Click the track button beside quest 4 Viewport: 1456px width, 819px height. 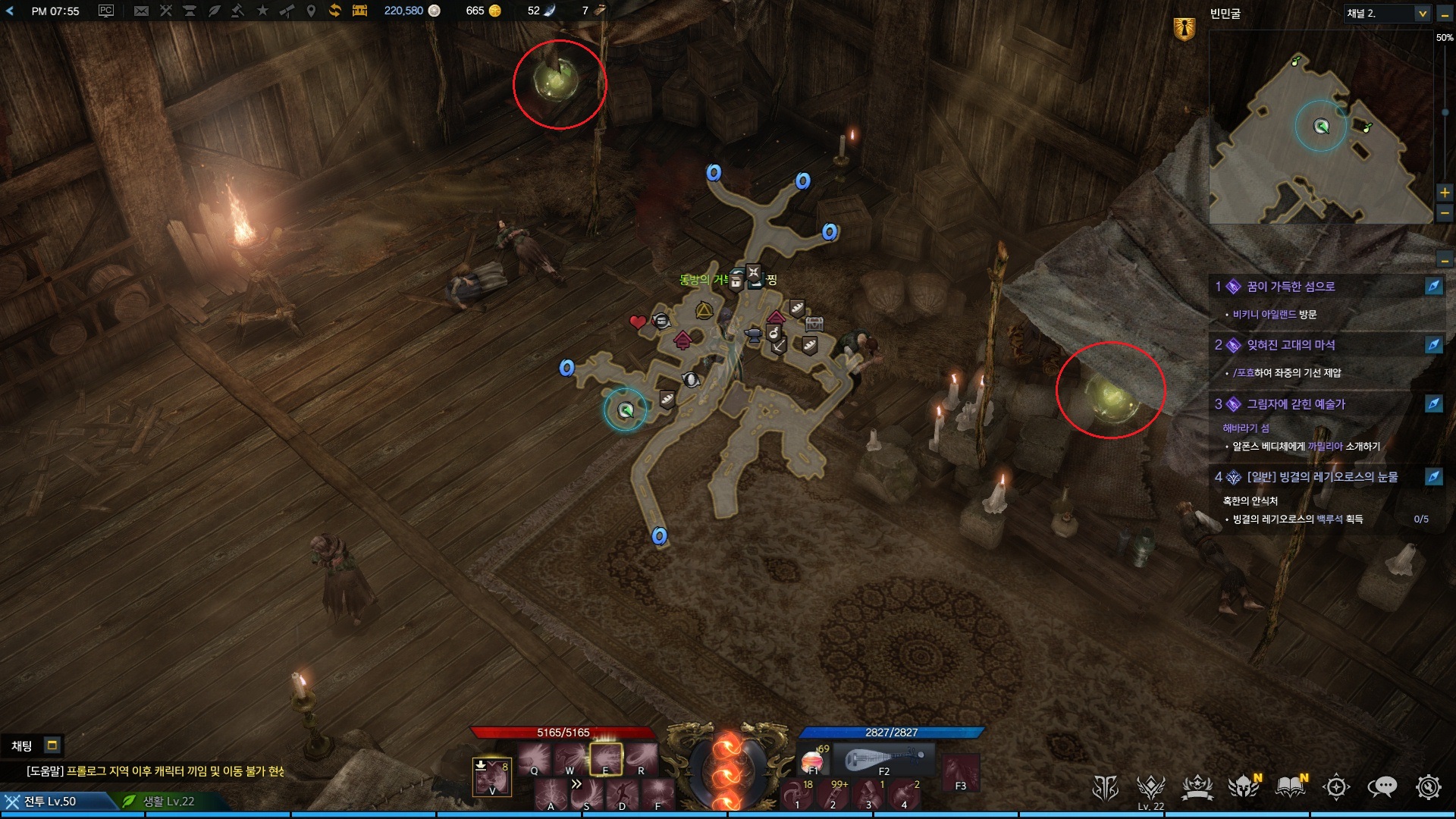[x=1433, y=477]
